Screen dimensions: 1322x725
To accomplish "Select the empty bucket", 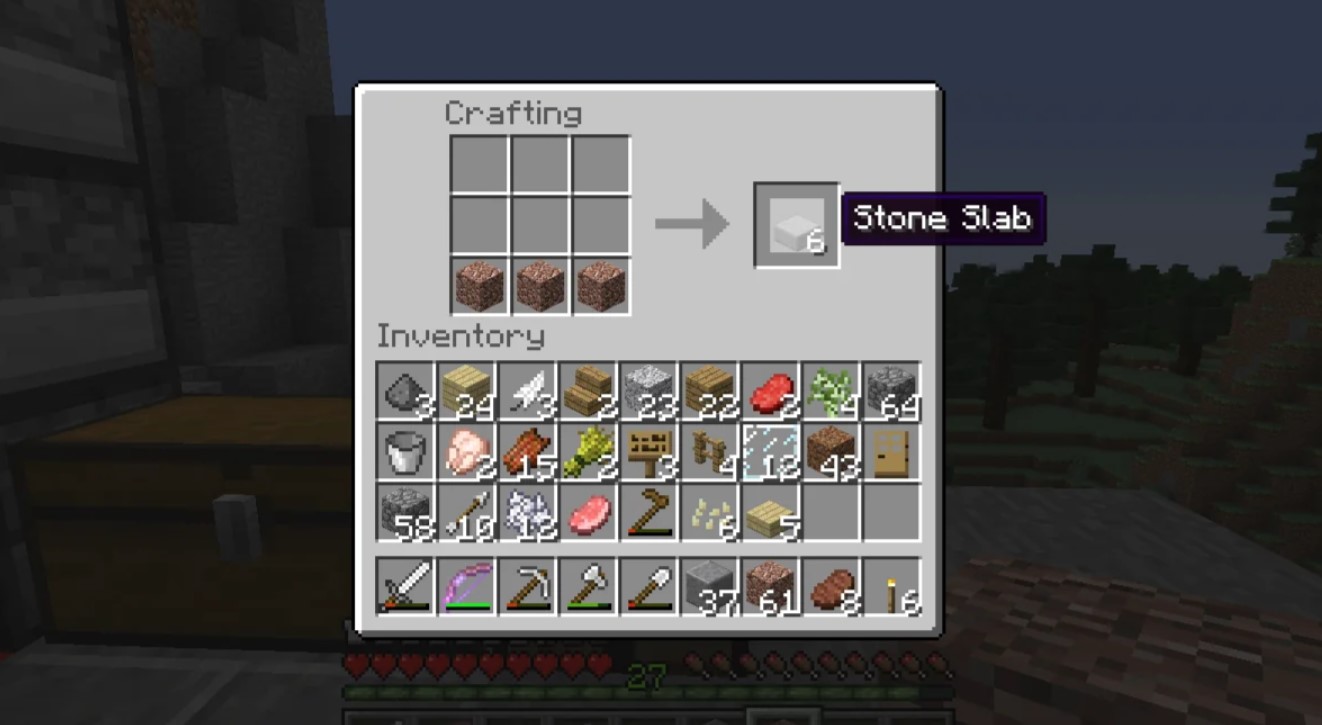I will (406, 452).
